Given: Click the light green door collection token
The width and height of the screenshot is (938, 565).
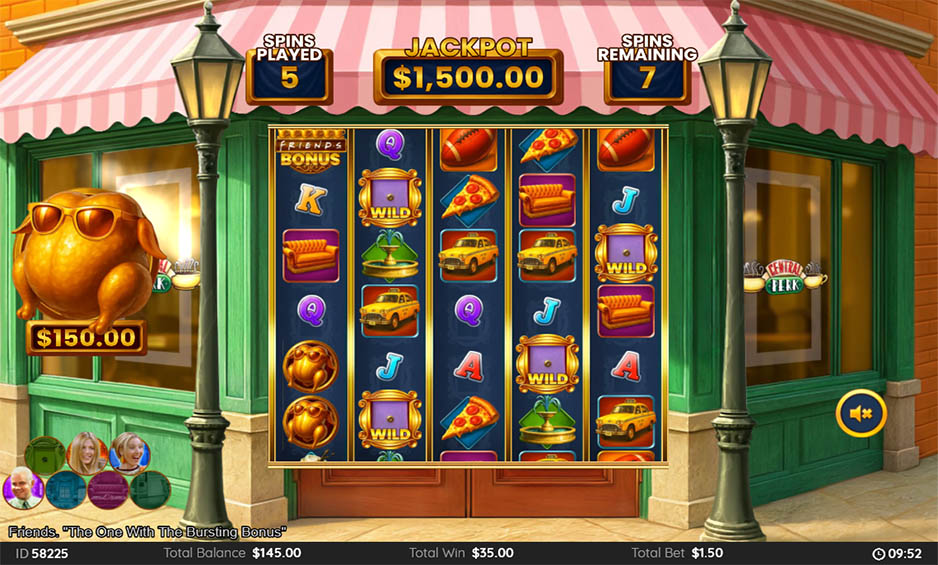Looking at the screenshot, I should (x=45, y=455).
